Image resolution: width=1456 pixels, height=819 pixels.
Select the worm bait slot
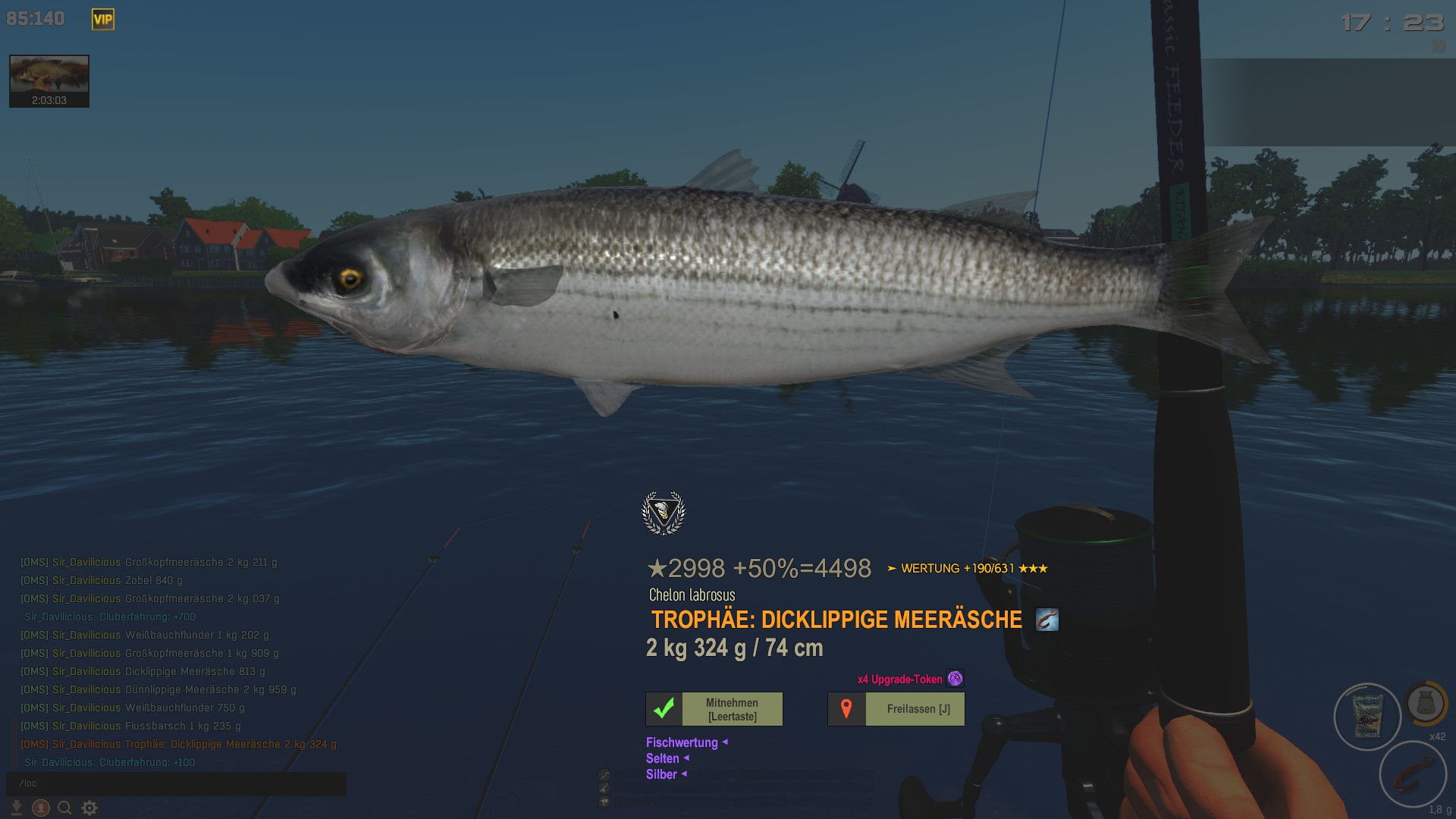click(1413, 775)
